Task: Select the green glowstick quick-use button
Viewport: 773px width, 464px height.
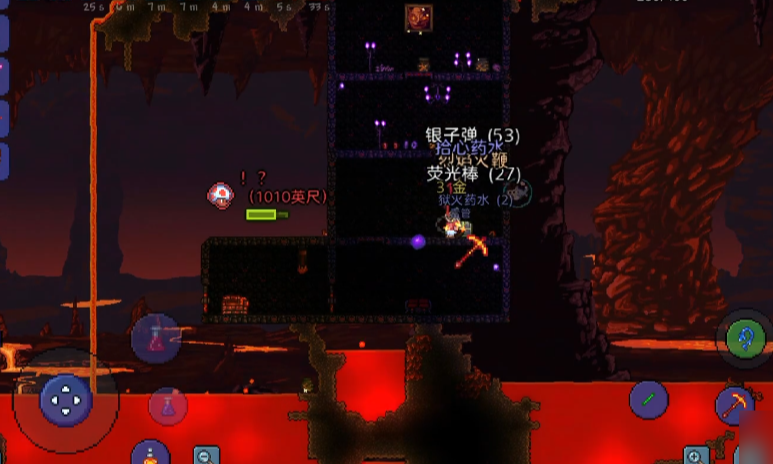Action: [648, 400]
